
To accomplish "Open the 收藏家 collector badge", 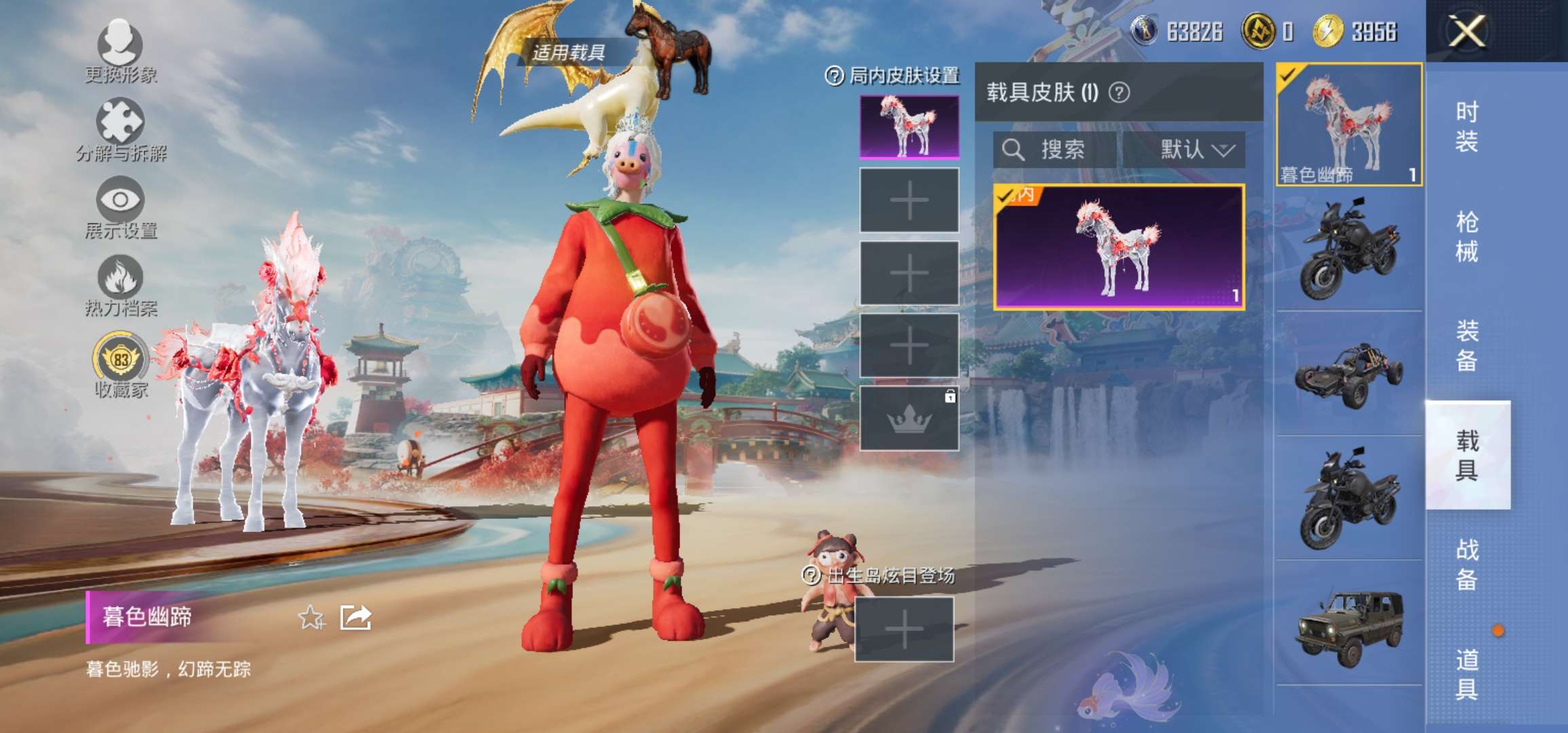I will click(120, 363).
